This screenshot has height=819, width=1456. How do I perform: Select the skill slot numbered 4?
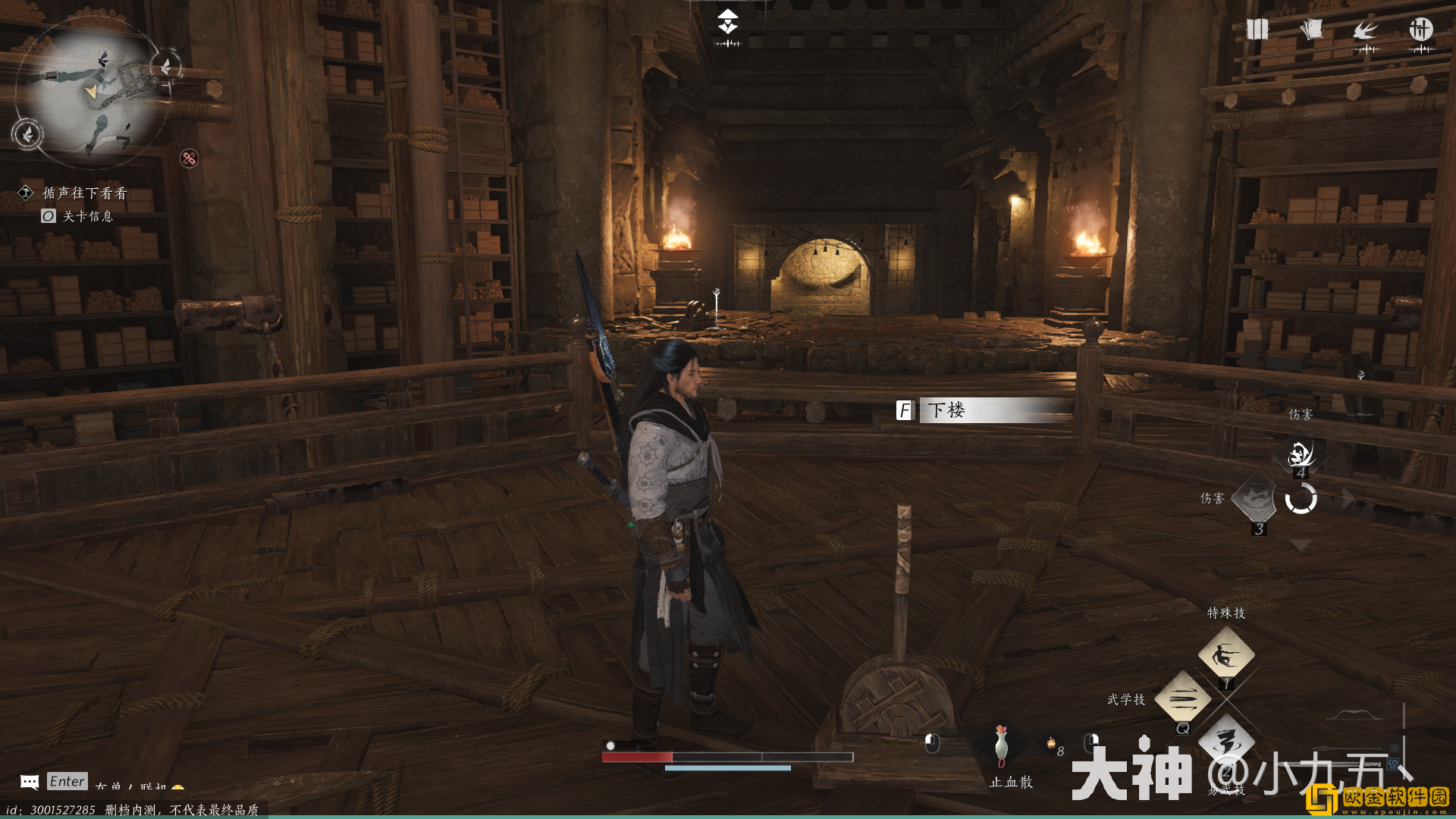click(1301, 455)
